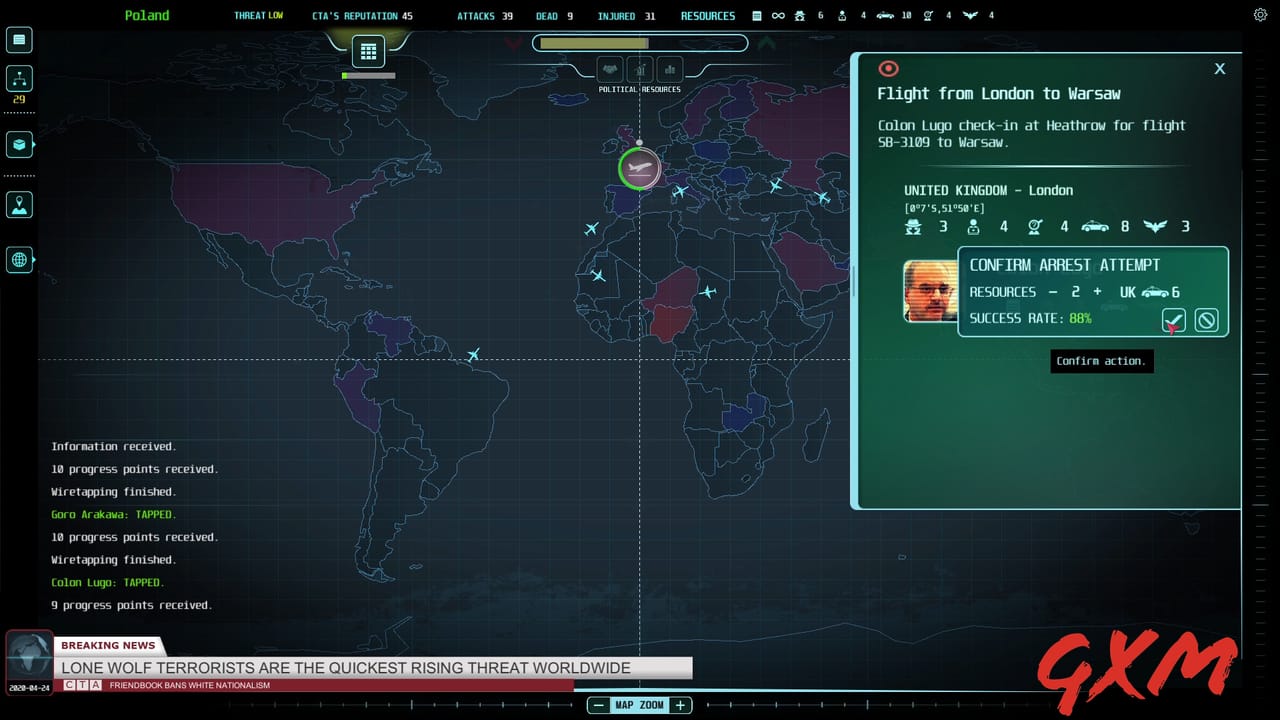Confirm the arrest attempt with the checkmark
The height and width of the screenshot is (720, 1280).
[x=1173, y=320]
